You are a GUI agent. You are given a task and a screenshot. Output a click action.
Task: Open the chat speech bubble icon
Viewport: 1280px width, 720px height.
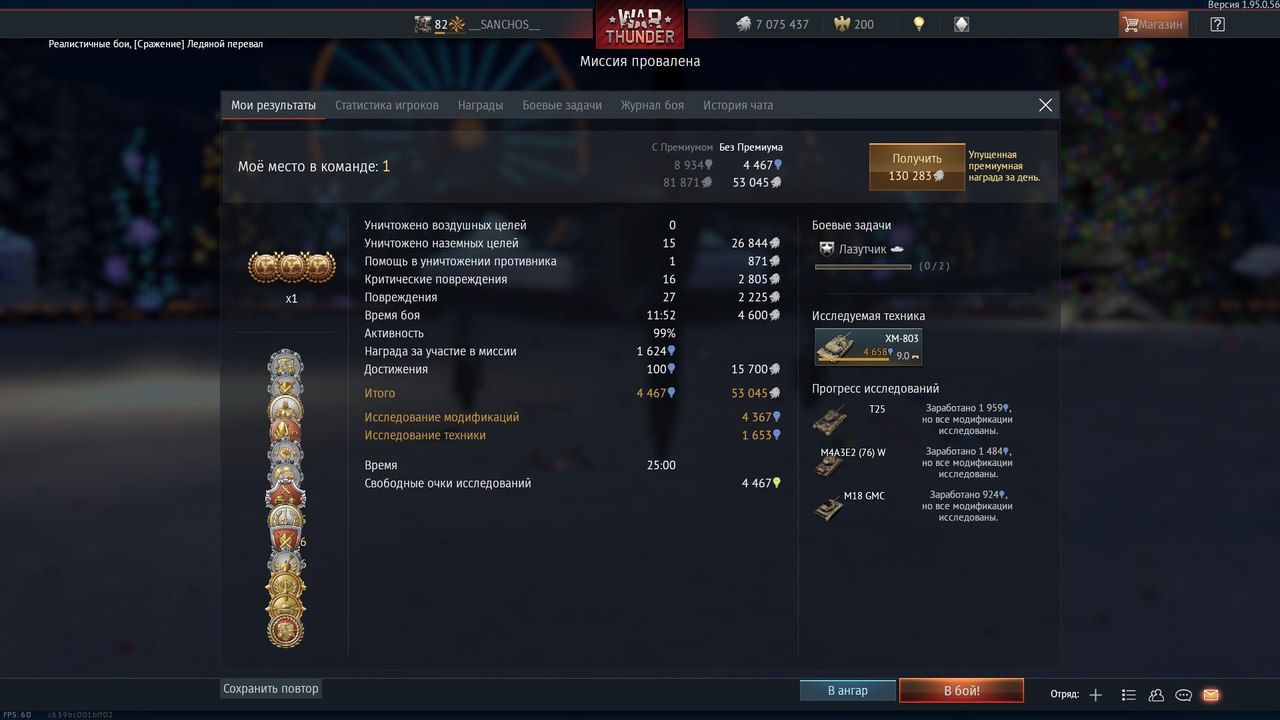pos(1183,695)
